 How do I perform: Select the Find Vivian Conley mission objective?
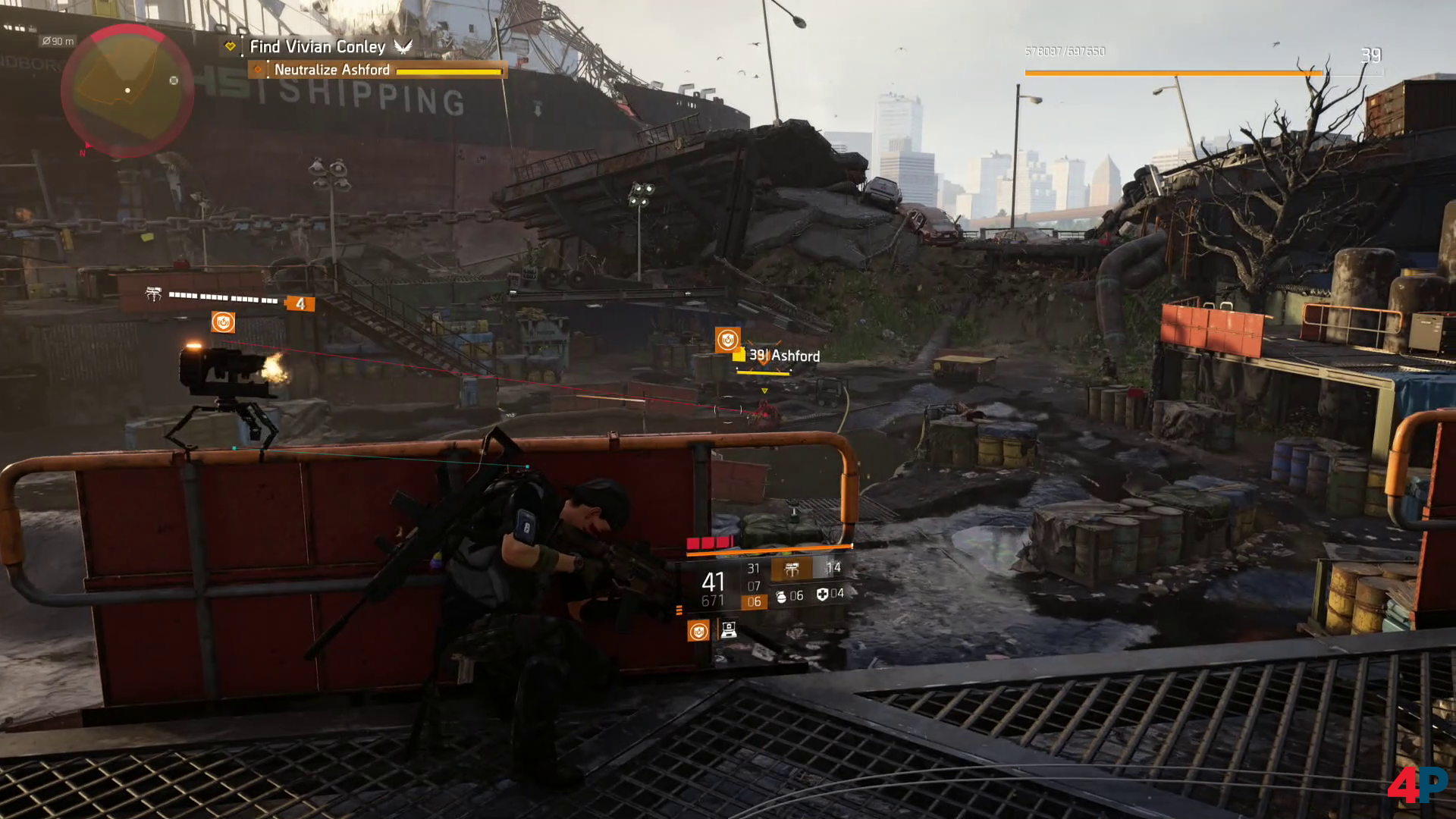(318, 47)
